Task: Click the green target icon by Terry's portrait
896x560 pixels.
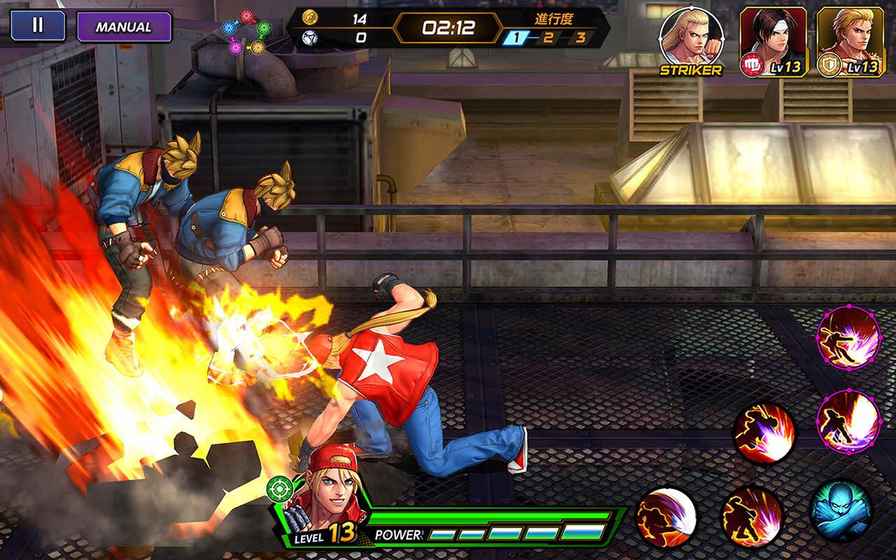Action: [279, 489]
